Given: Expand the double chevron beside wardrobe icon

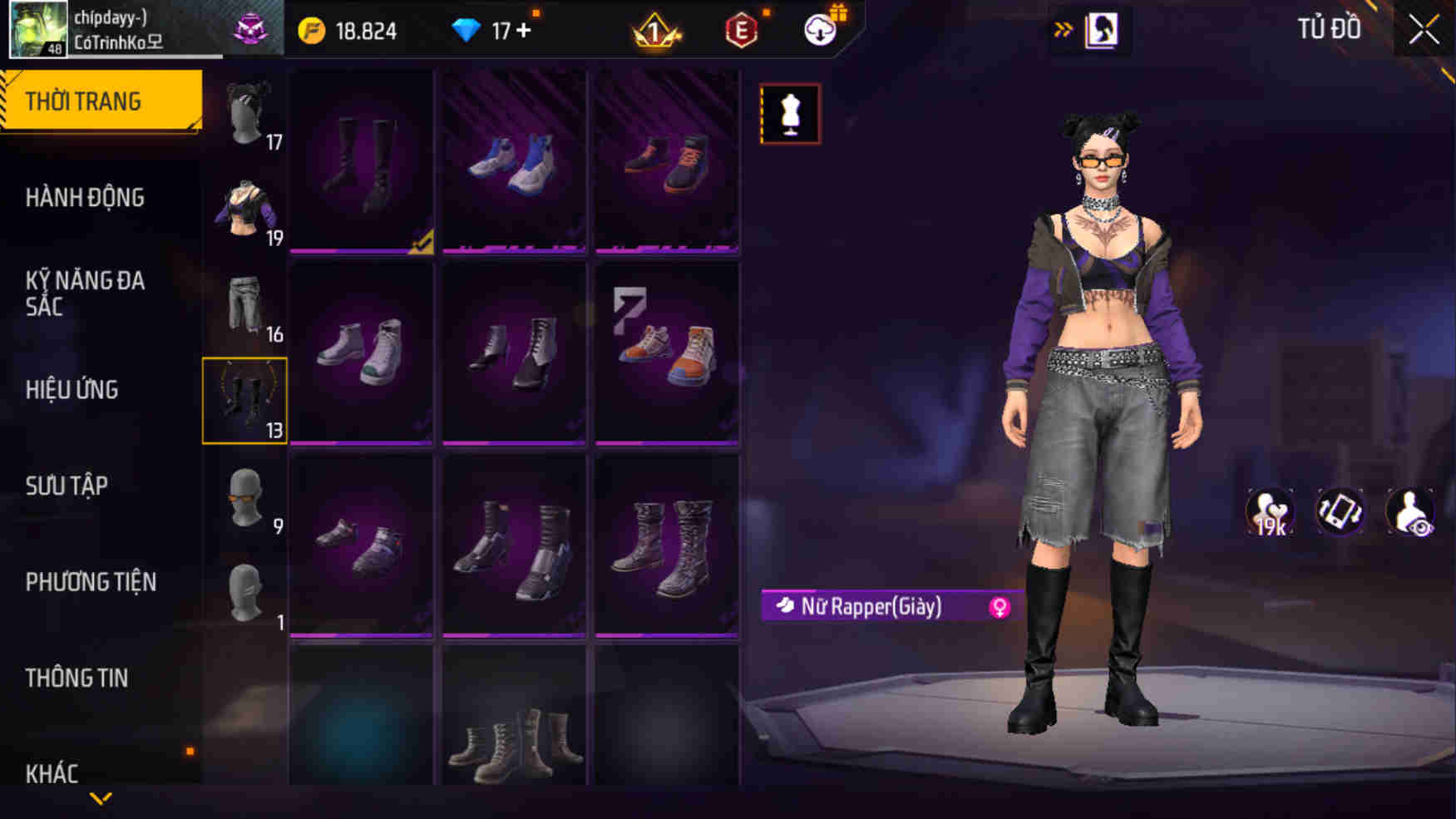Looking at the screenshot, I should coord(1064,27).
